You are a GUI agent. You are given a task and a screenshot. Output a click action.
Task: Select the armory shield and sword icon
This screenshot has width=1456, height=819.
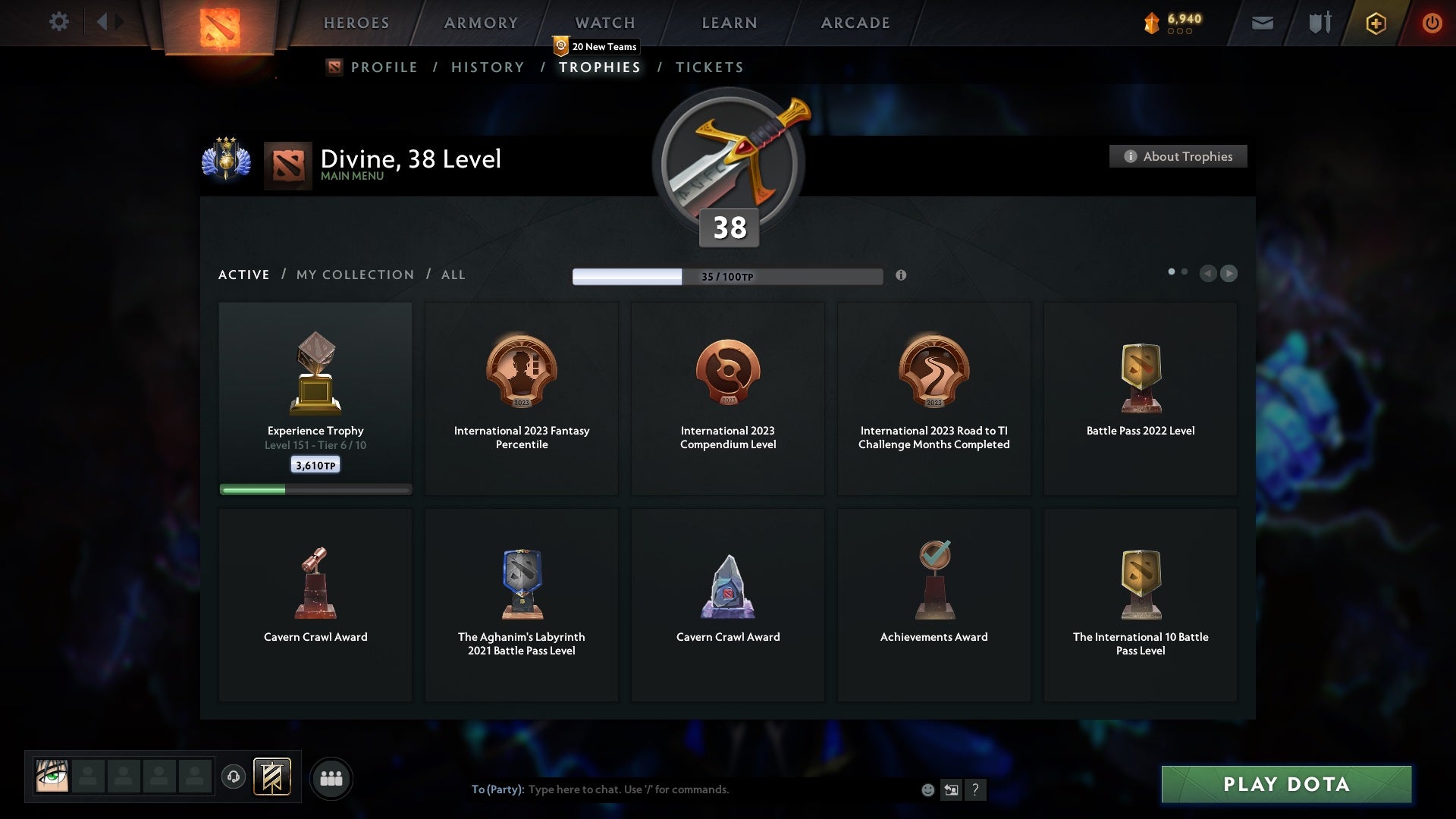tap(1318, 23)
